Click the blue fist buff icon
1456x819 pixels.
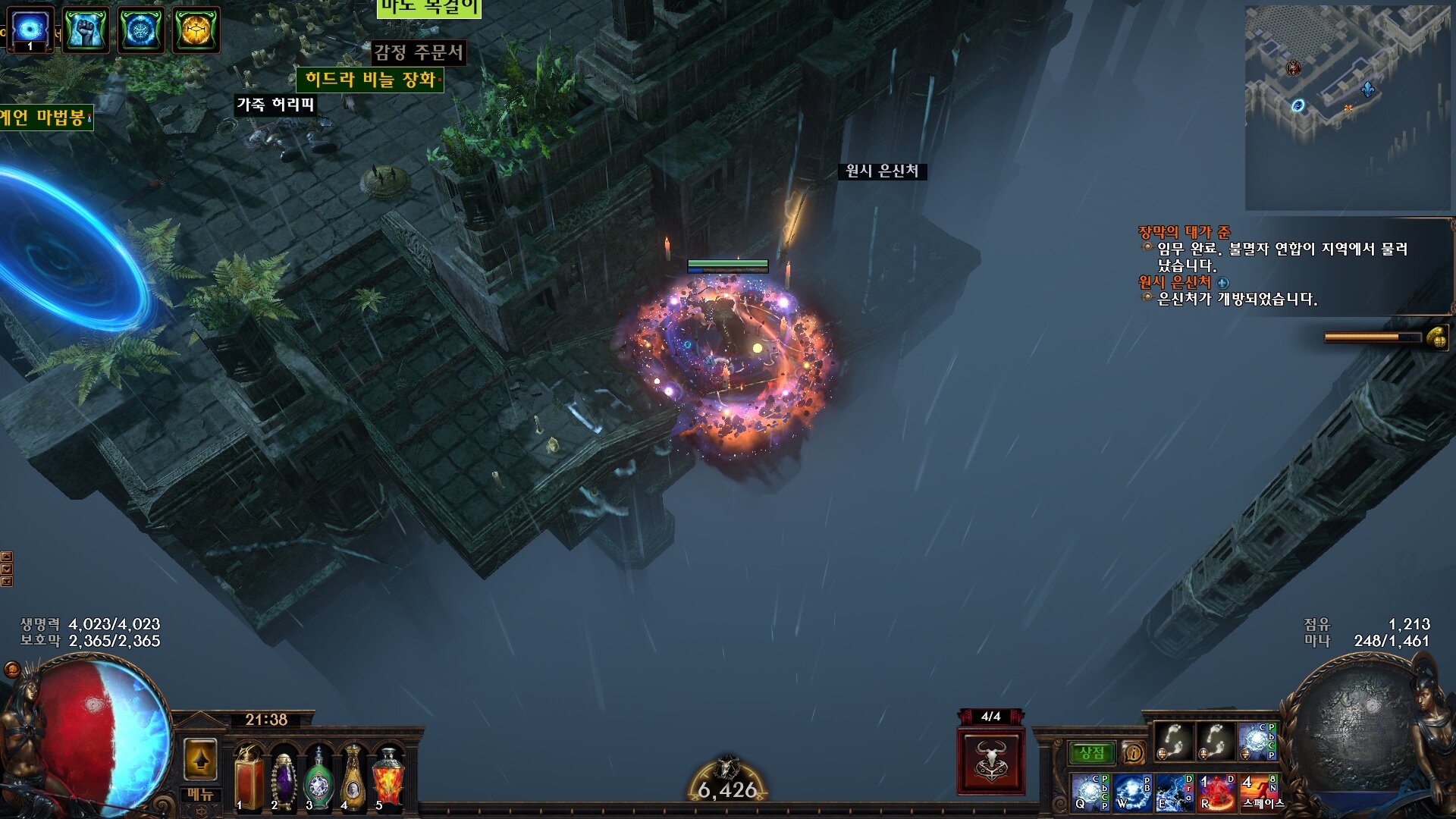(x=85, y=30)
